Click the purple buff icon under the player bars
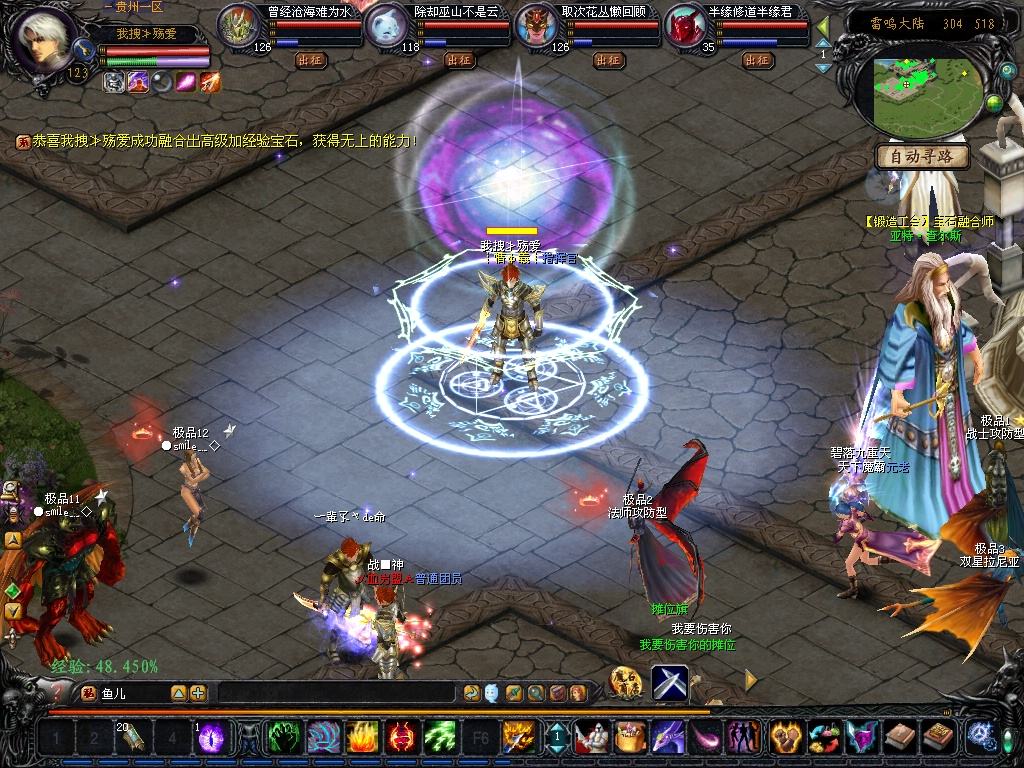Image resolution: width=1024 pixels, height=768 pixels. click(x=138, y=82)
